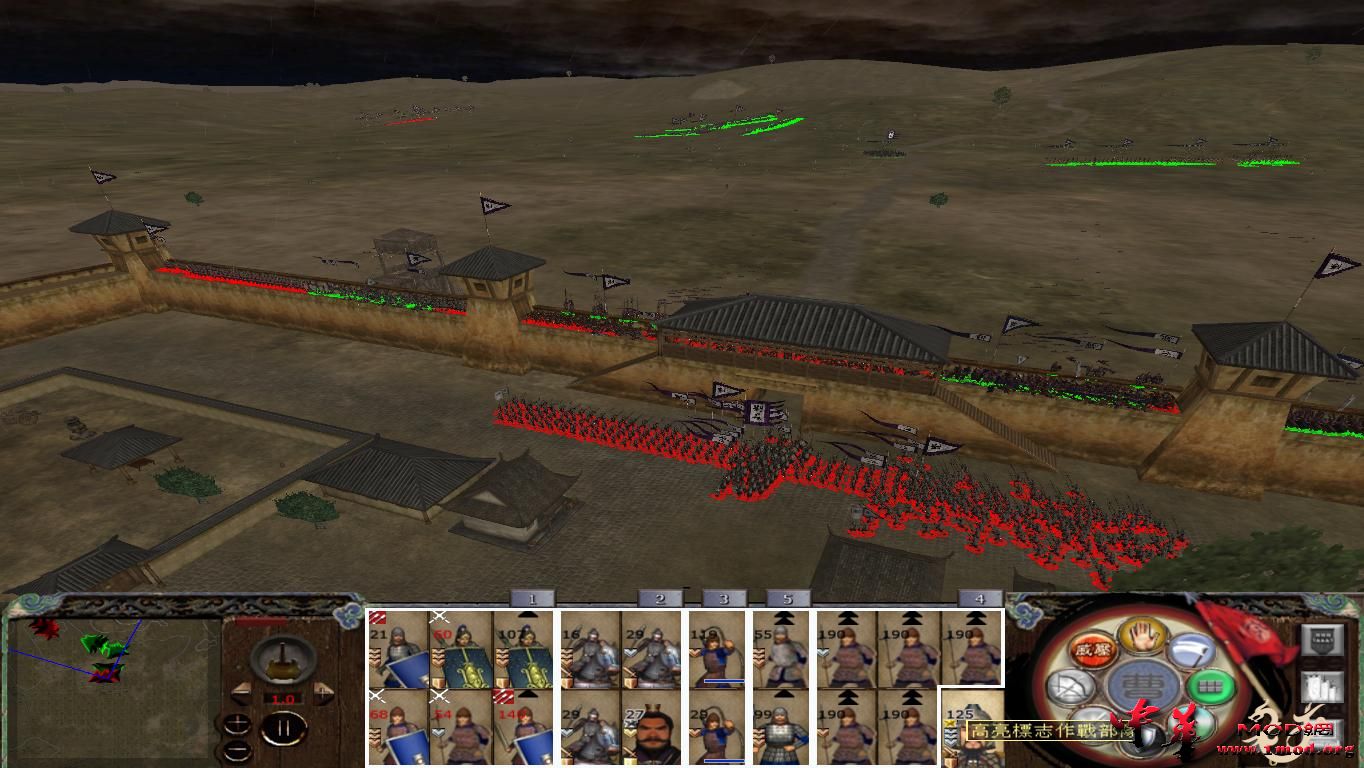The image size is (1364, 768).
Task: Select unit group tab 3
Action: [x=725, y=600]
